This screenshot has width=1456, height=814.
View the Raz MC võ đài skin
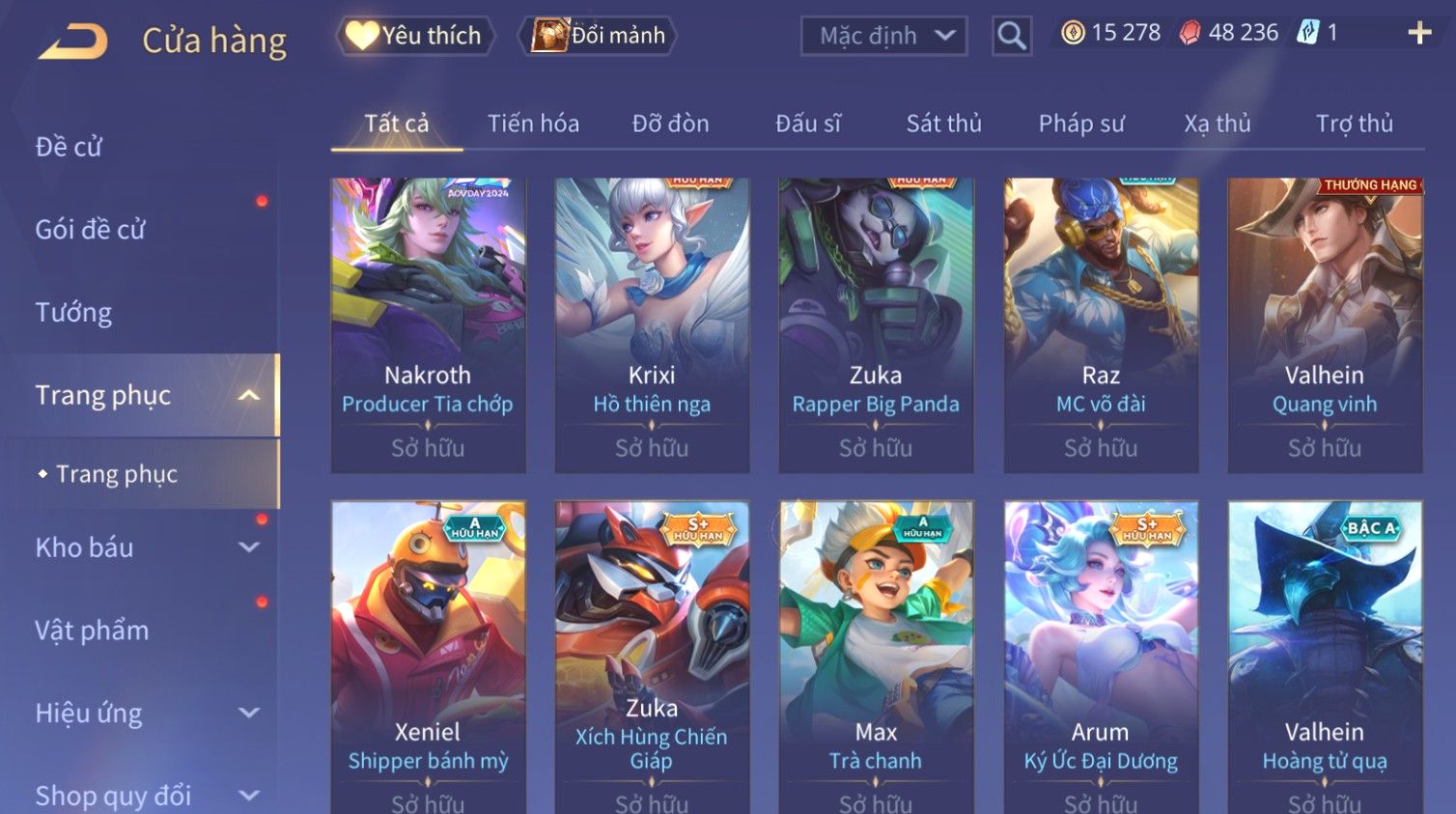[1101, 324]
